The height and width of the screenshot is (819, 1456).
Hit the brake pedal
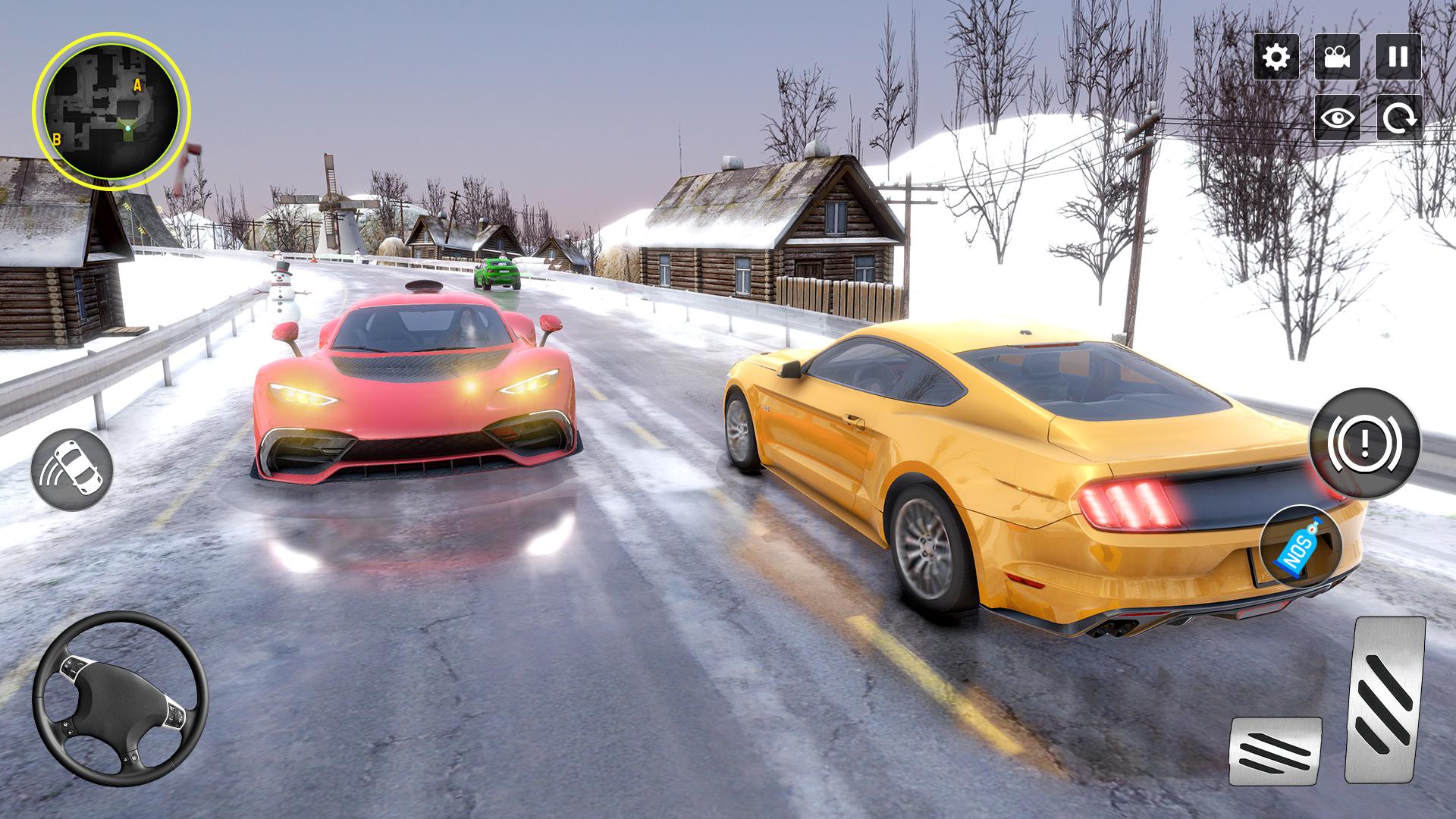tap(1275, 751)
